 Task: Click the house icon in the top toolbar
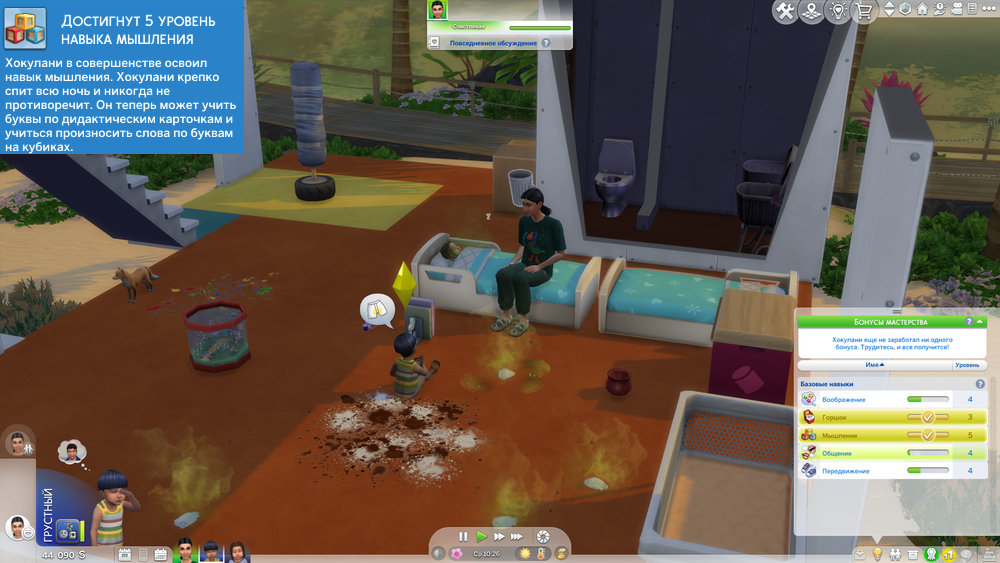(923, 10)
